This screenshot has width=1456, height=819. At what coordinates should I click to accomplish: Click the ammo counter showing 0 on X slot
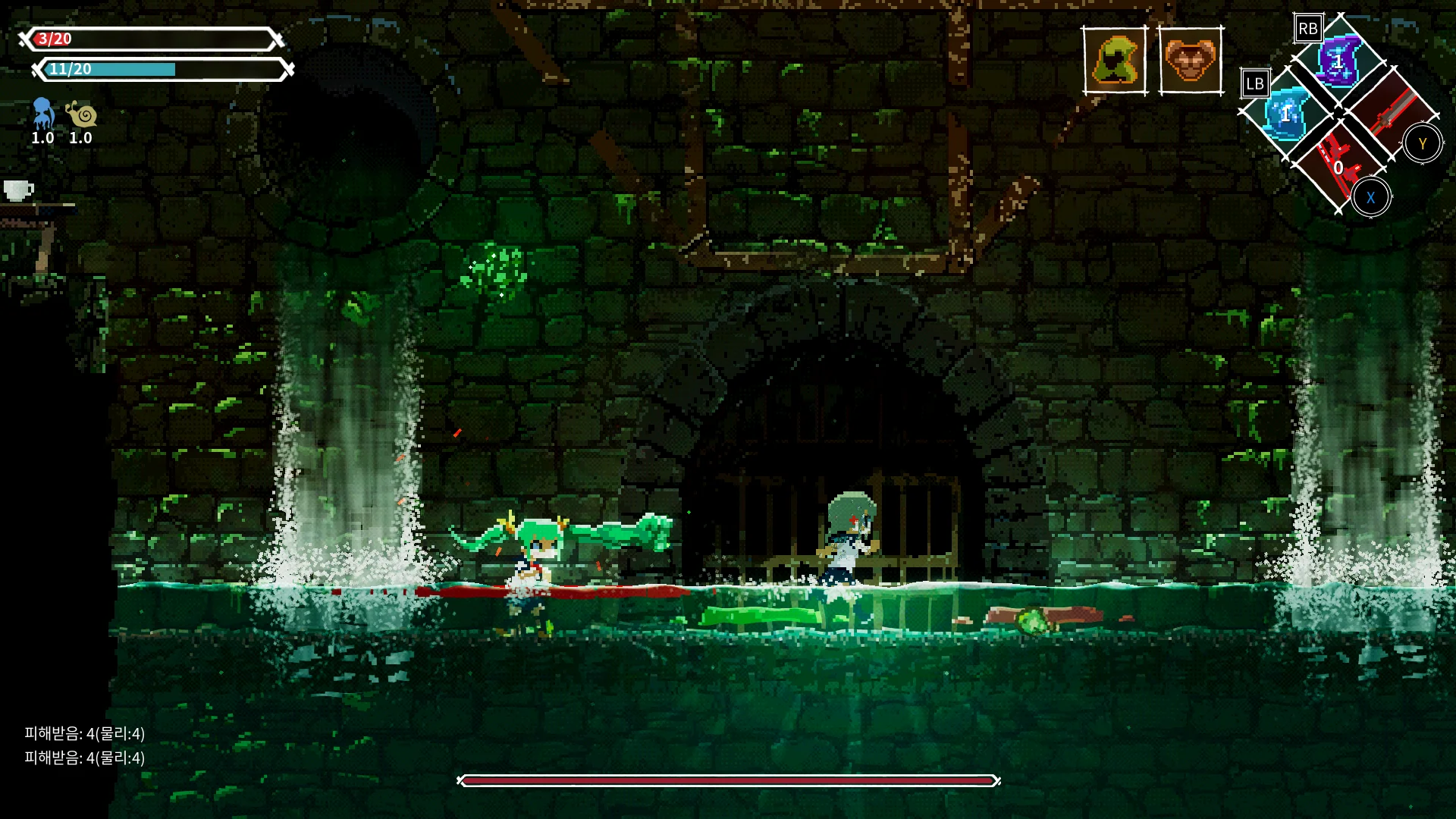pyautogui.click(x=1338, y=168)
